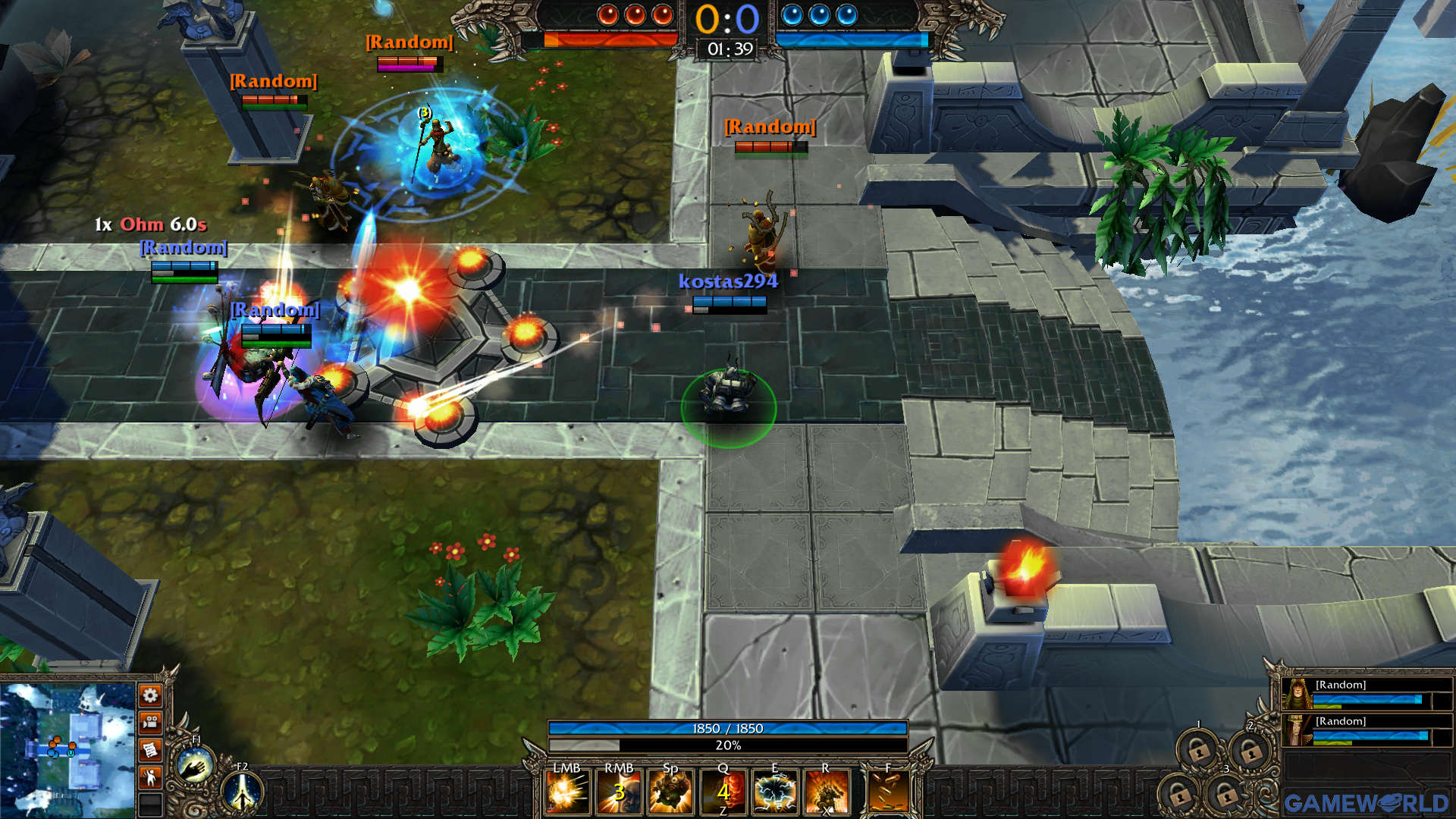
Task: Select the lower [Random] ally portrait
Action: (x=1296, y=730)
